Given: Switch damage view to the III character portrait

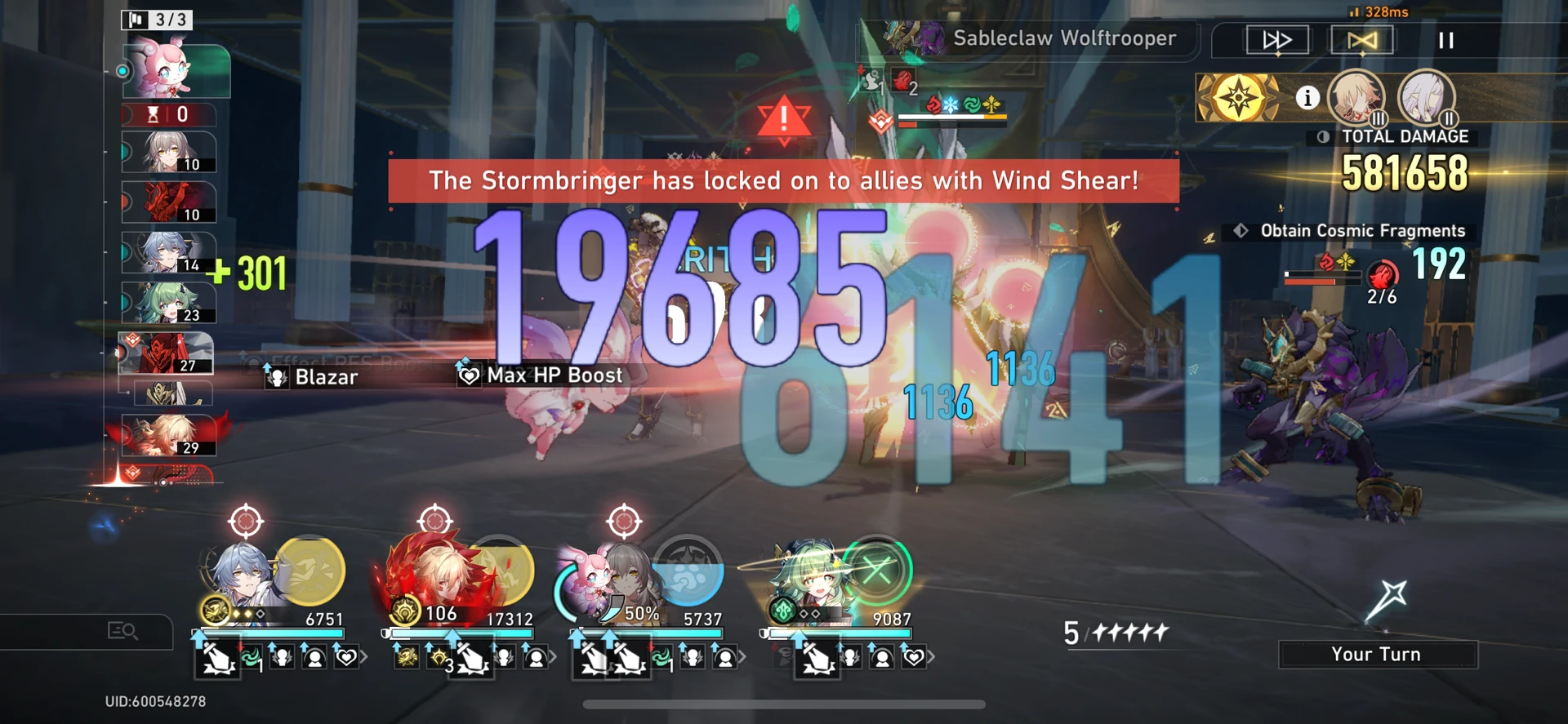Looking at the screenshot, I should (1358, 98).
